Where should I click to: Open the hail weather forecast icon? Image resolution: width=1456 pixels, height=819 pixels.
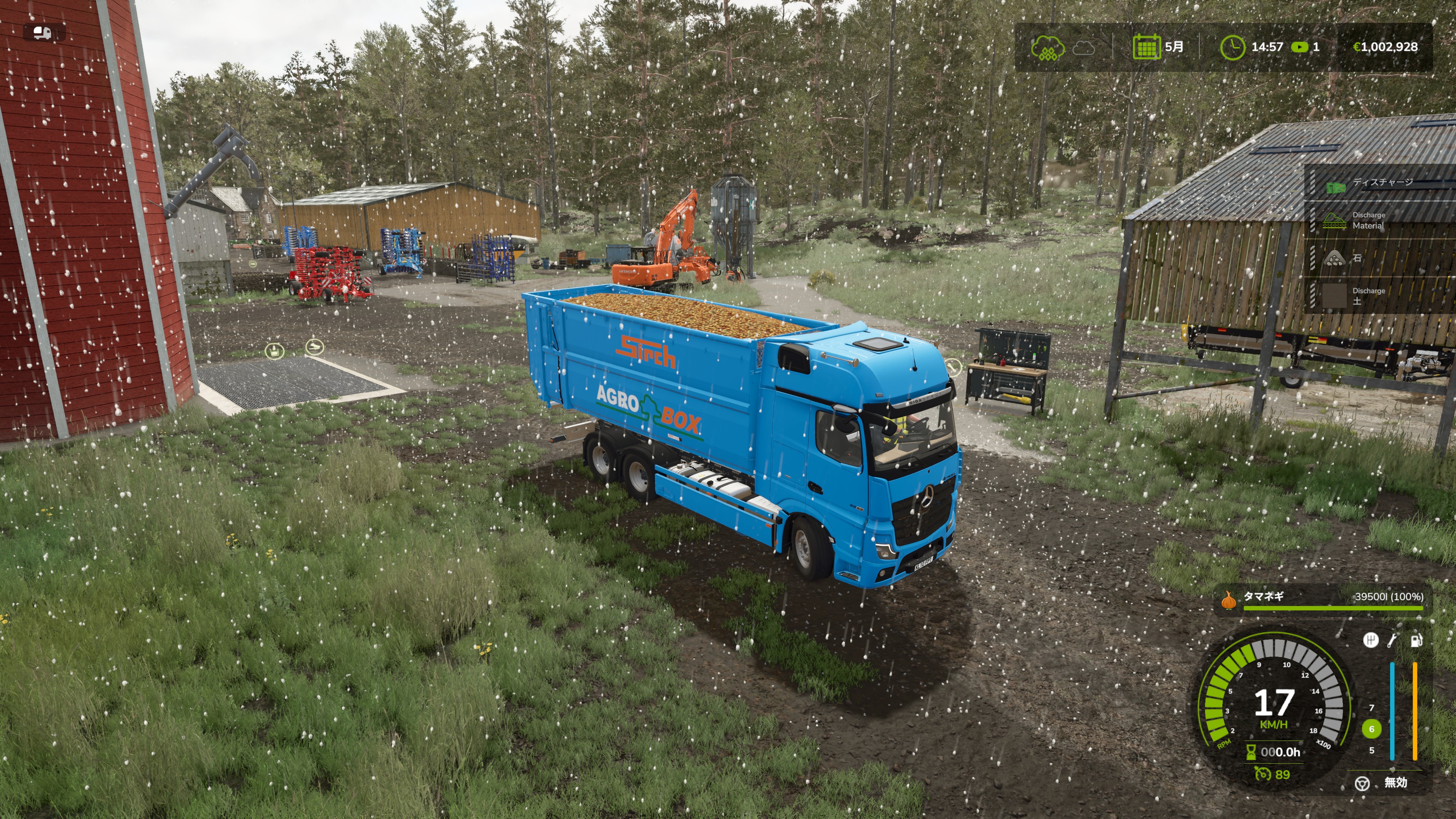point(1047,47)
